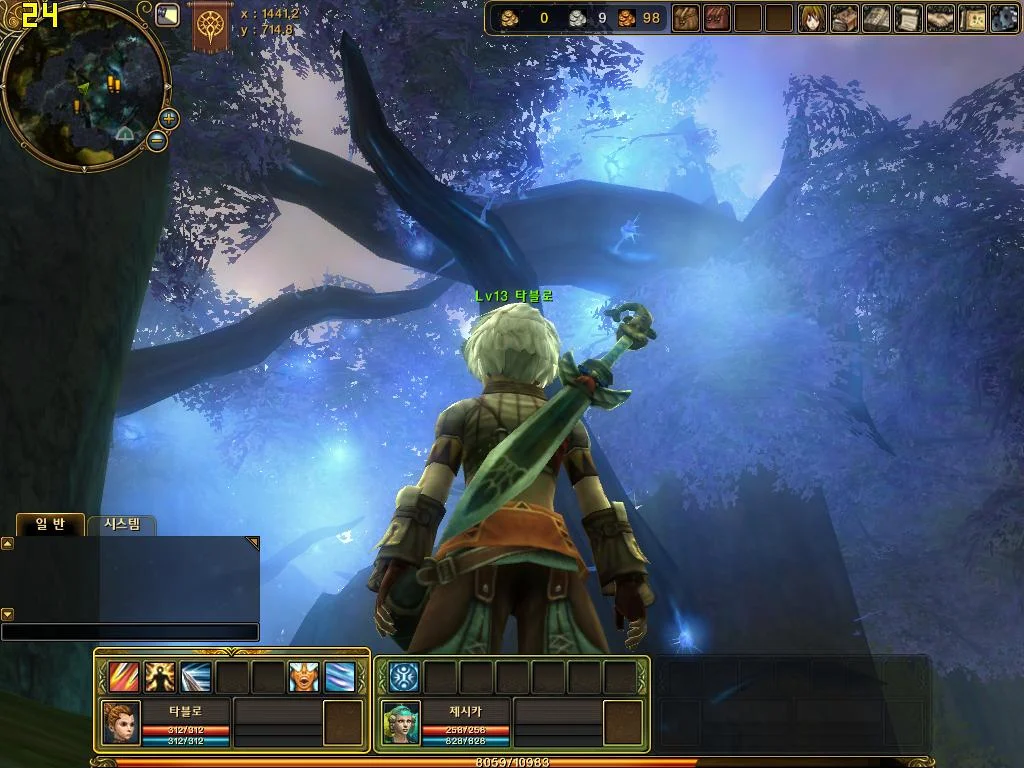The height and width of the screenshot is (768, 1024).
Task: Switch to the 일반 chat tab
Action: [x=50, y=524]
